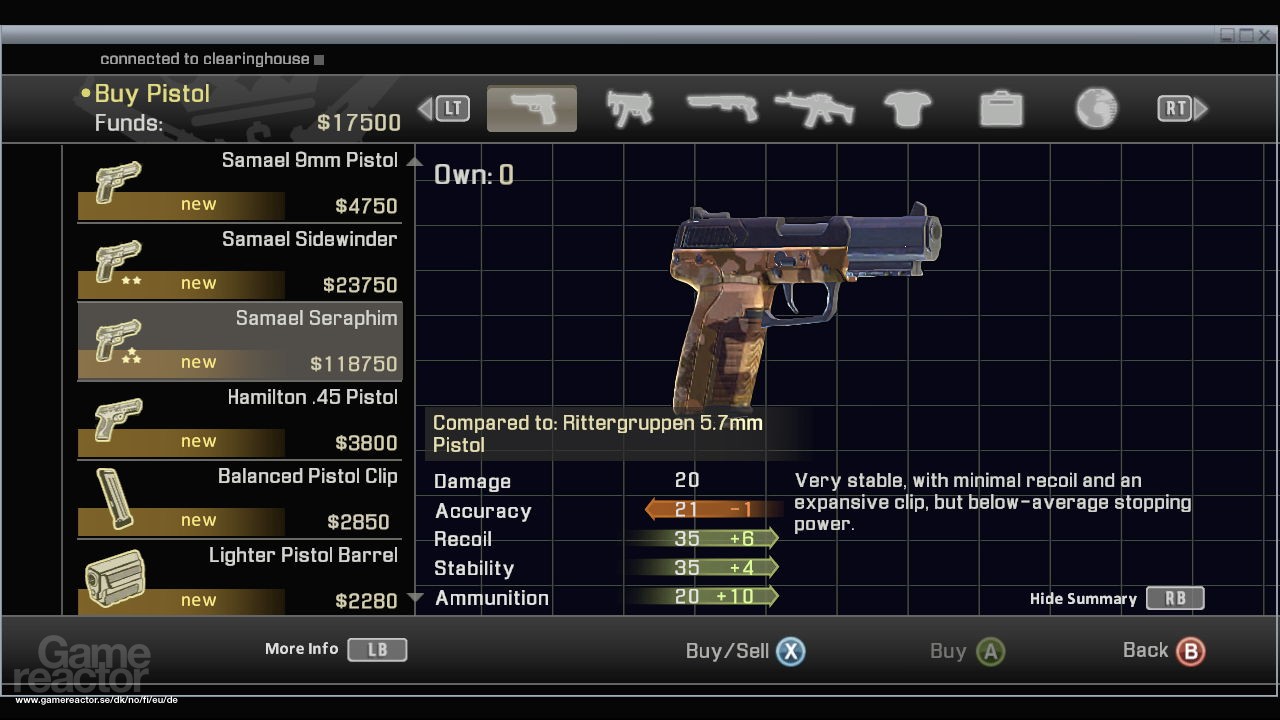The image size is (1280, 720).
Task: Maximize the game window
Action: pyautogui.click(x=1246, y=35)
